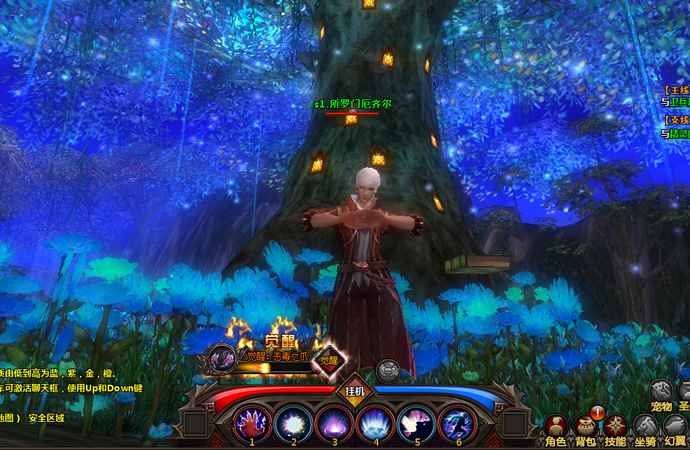The height and width of the screenshot is (450, 690).
Task: Open the 角色 character panel
Action: tap(555, 426)
